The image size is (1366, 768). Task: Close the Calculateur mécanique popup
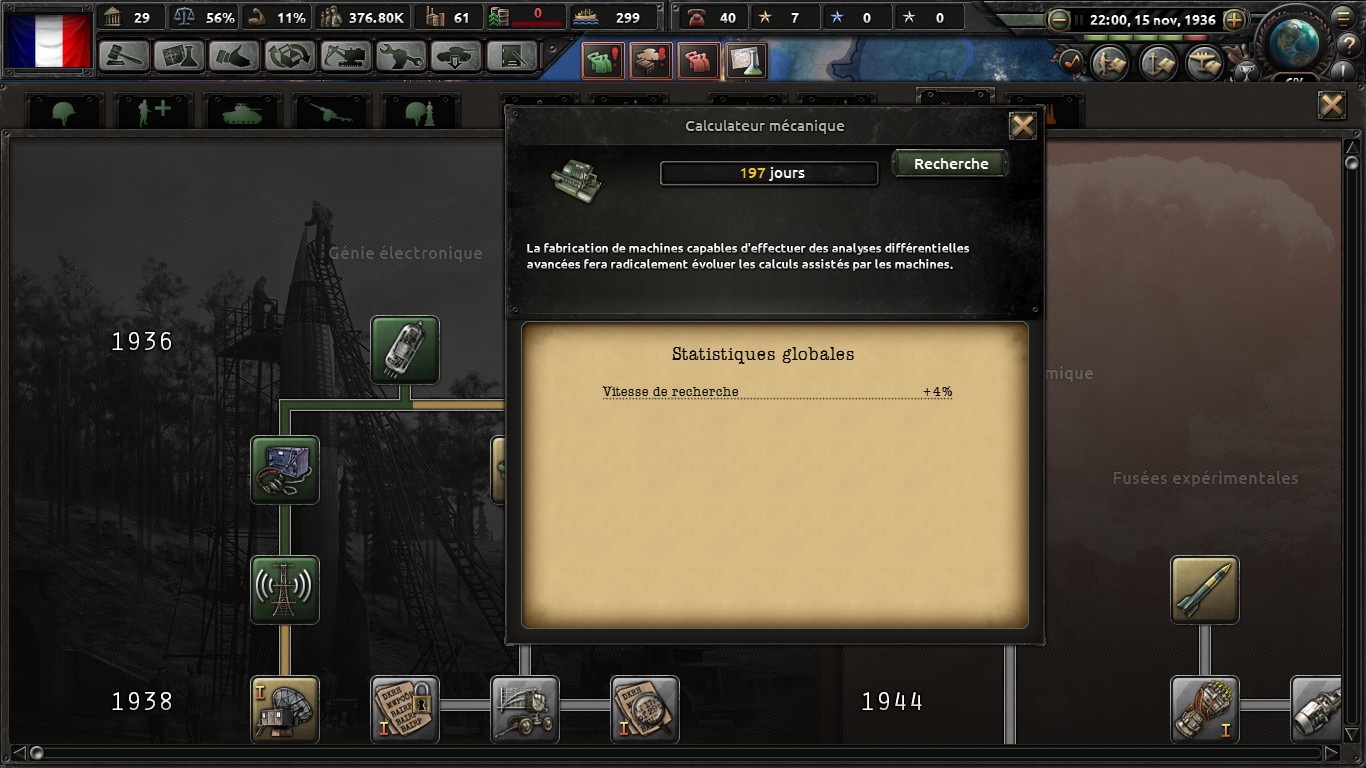(1022, 126)
